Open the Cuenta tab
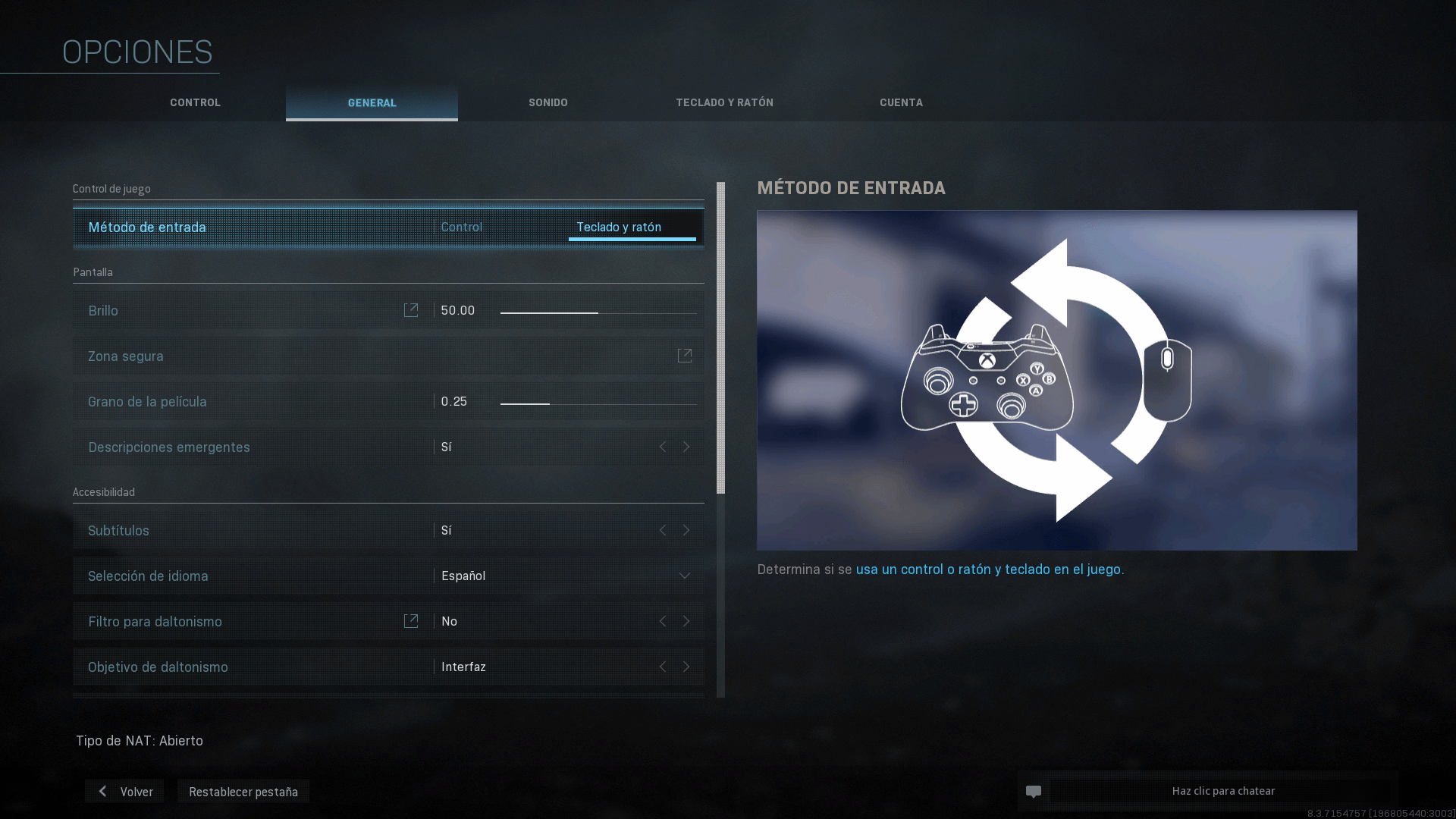 [x=900, y=102]
